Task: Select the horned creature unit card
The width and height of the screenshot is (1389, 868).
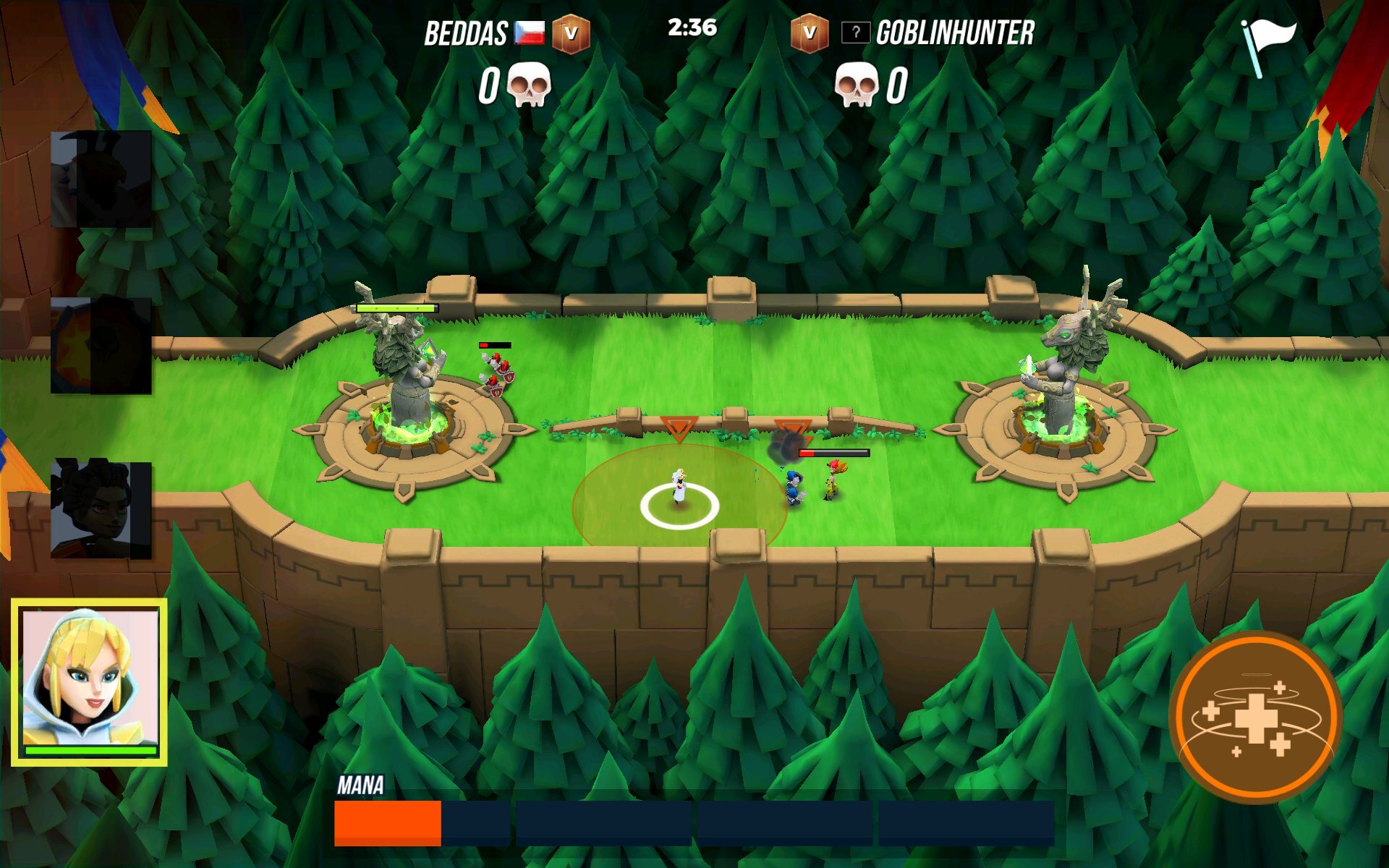Action: point(101,179)
